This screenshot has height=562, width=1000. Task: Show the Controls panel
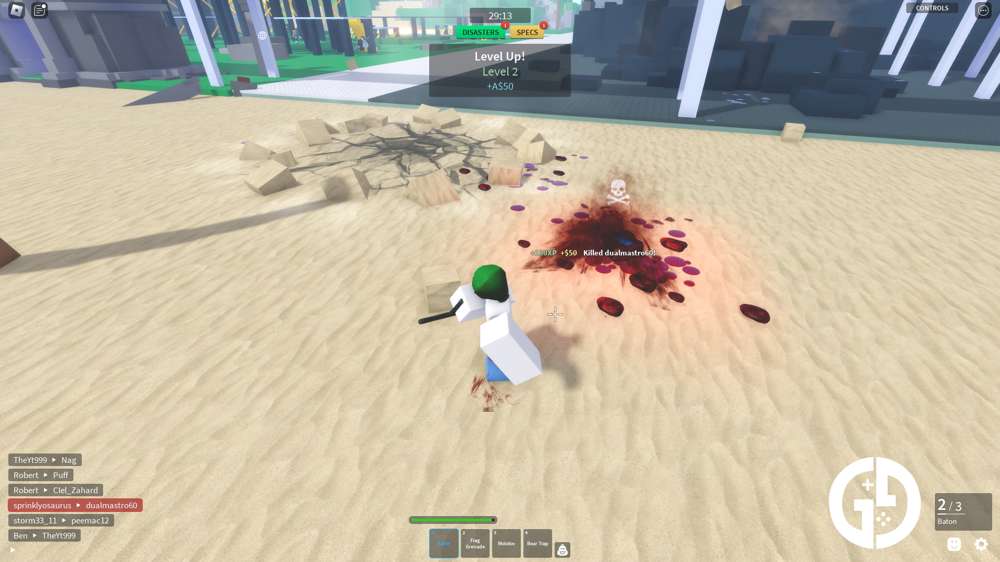(932, 8)
